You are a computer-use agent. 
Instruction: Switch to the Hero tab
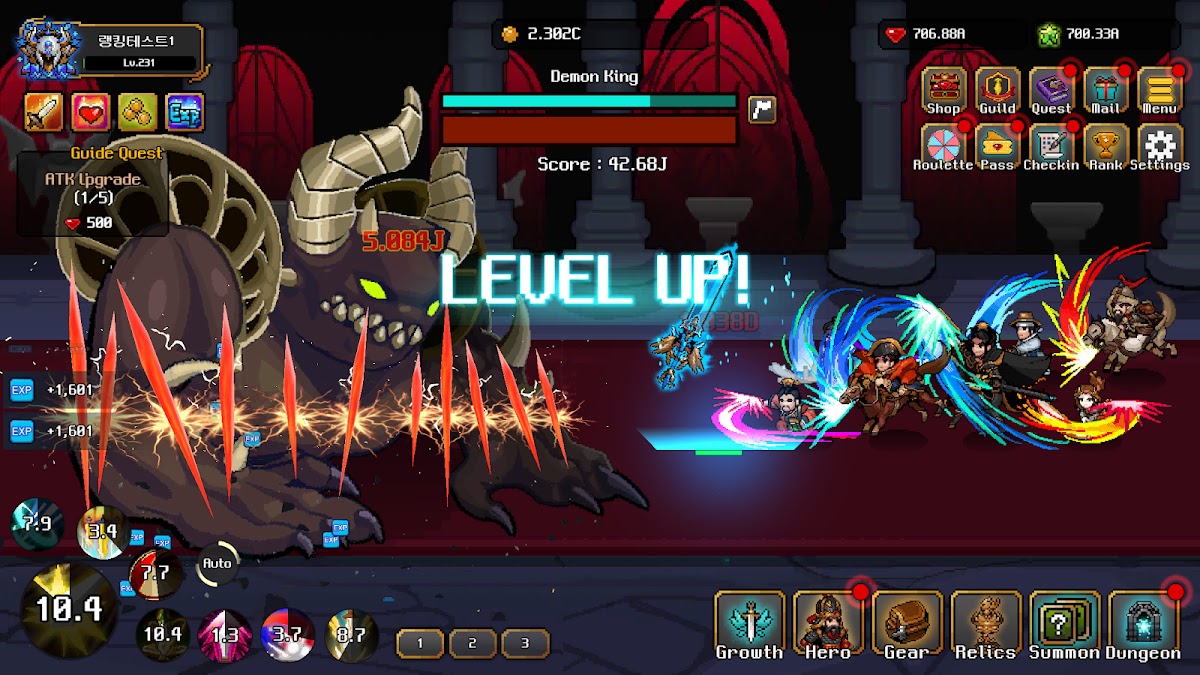point(828,624)
